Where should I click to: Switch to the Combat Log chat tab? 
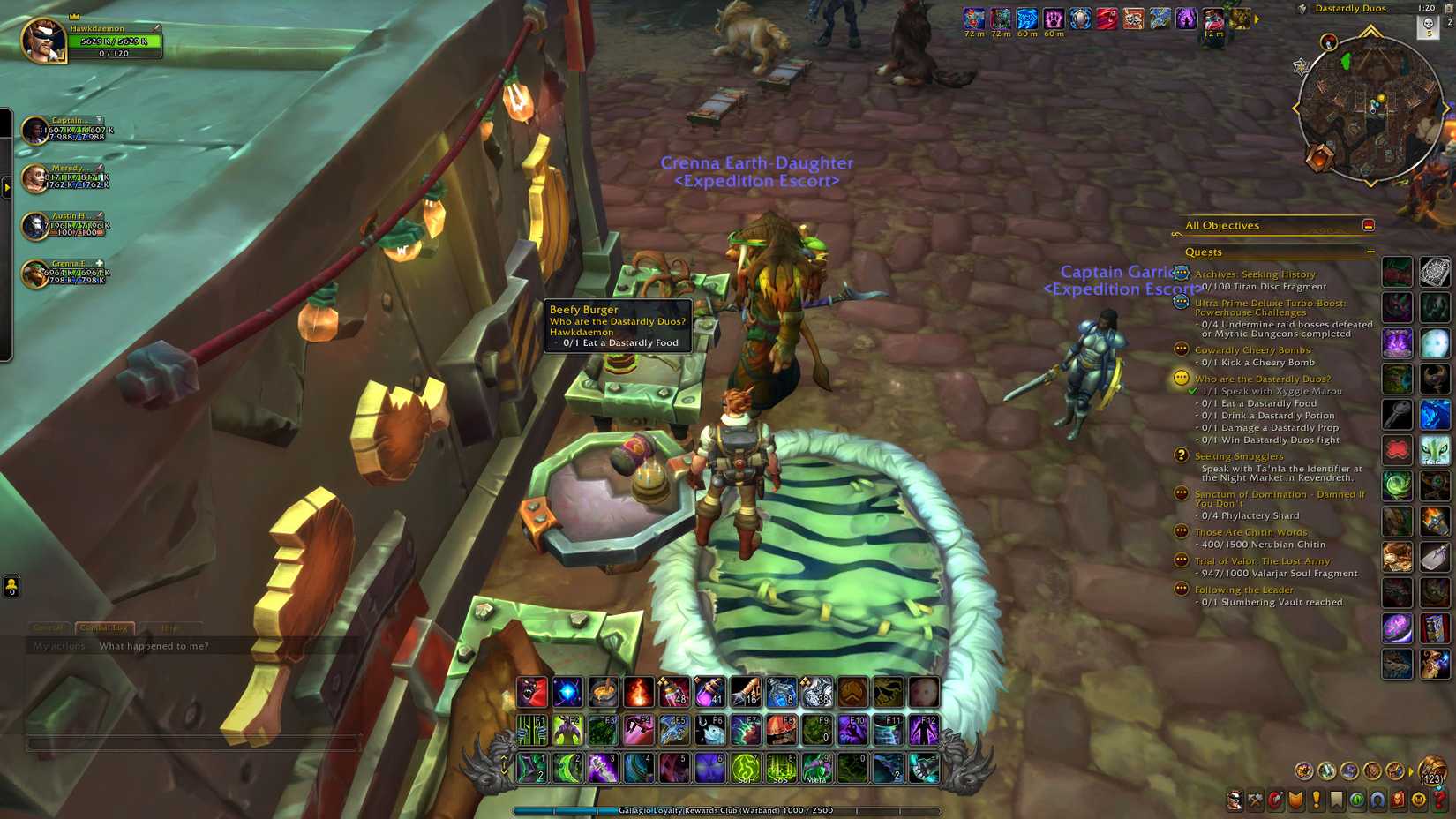[x=103, y=627]
